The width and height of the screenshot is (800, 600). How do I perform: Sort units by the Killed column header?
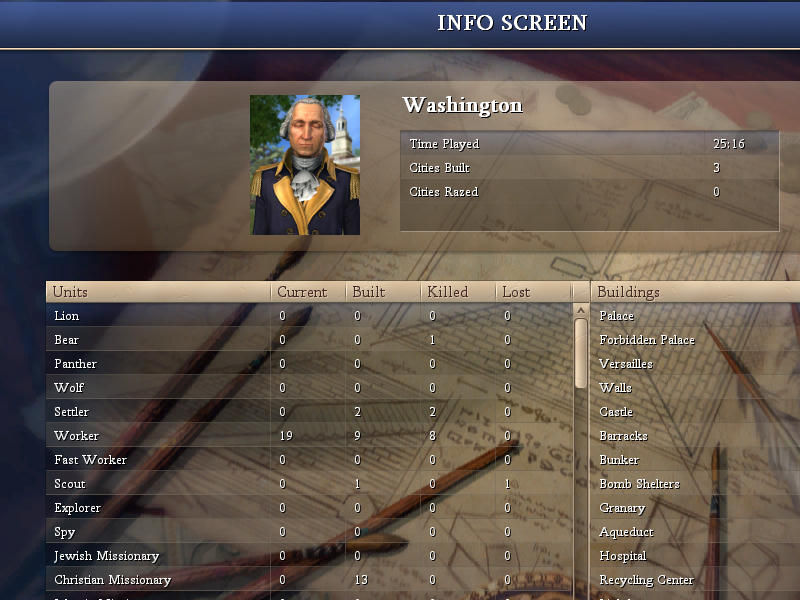458,292
